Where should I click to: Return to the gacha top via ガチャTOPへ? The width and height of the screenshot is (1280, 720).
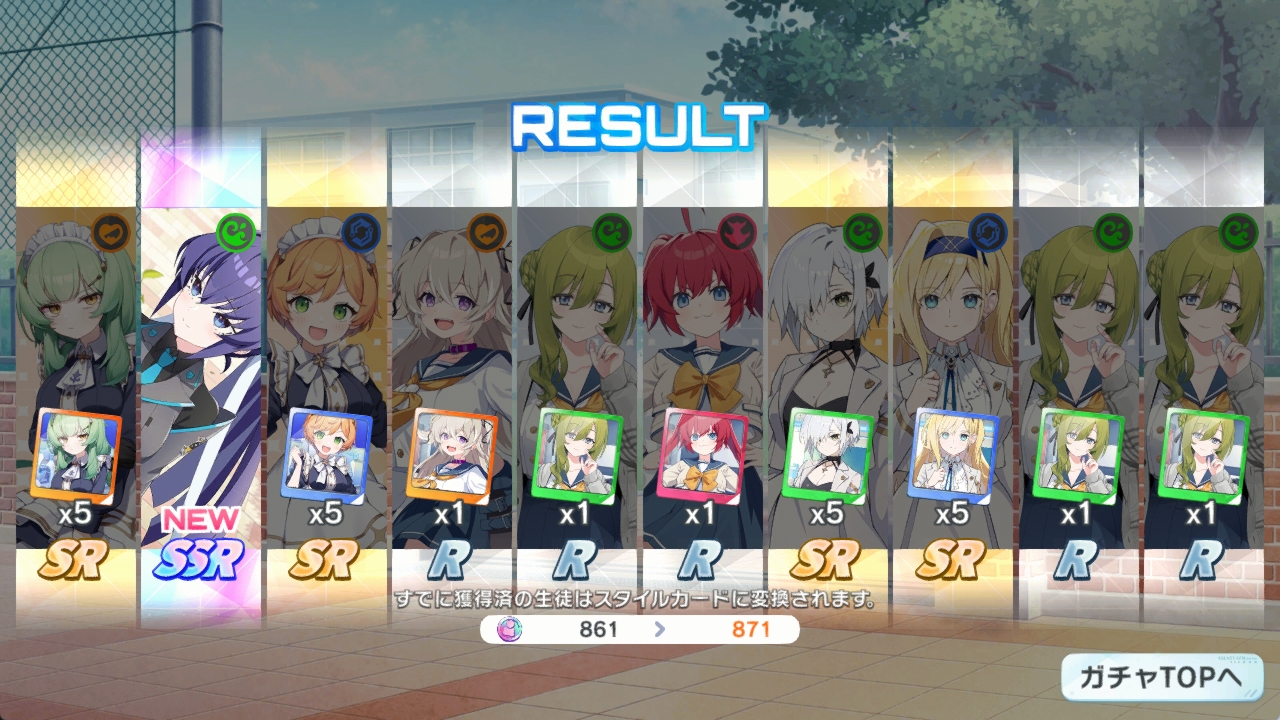pos(1161,677)
